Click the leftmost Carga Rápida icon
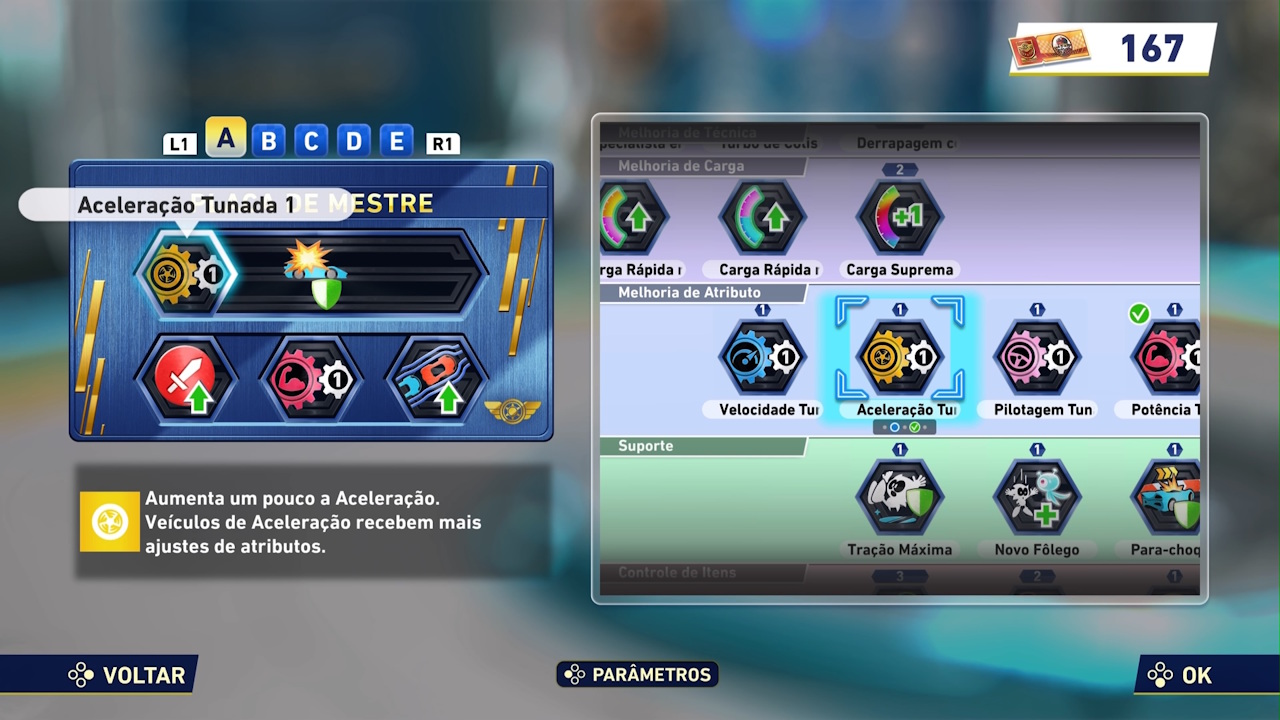The width and height of the screenshot is (1280, 720). coord(634,216)
